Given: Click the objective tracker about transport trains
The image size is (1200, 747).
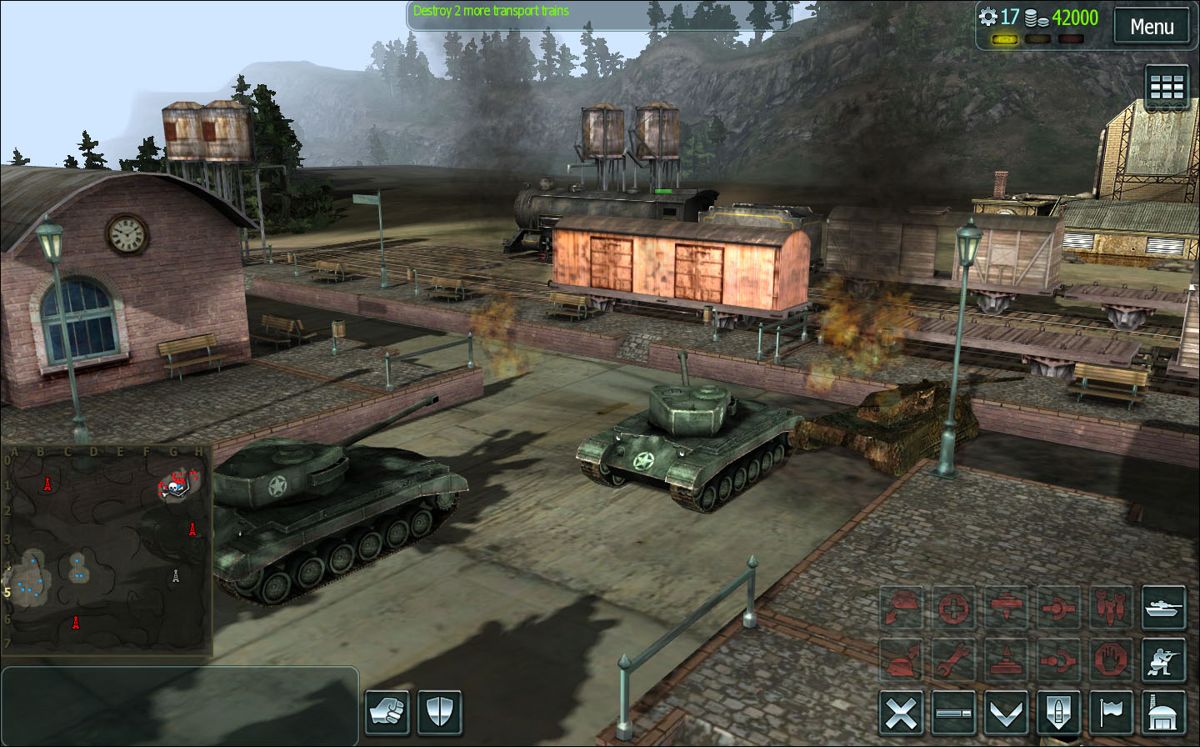Looking at the screenshot, I should (x=492, y=12).
